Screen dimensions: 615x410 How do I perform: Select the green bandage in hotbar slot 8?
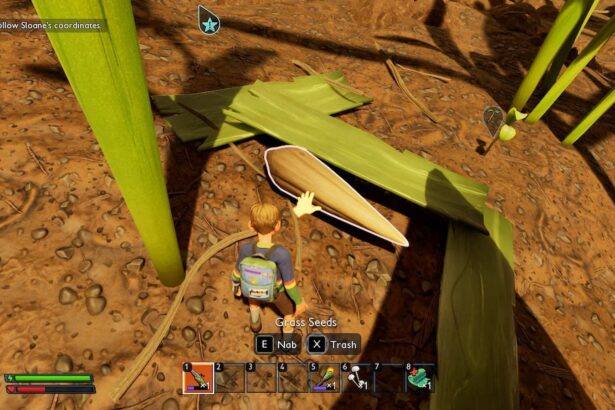click(x=420, y=378)
